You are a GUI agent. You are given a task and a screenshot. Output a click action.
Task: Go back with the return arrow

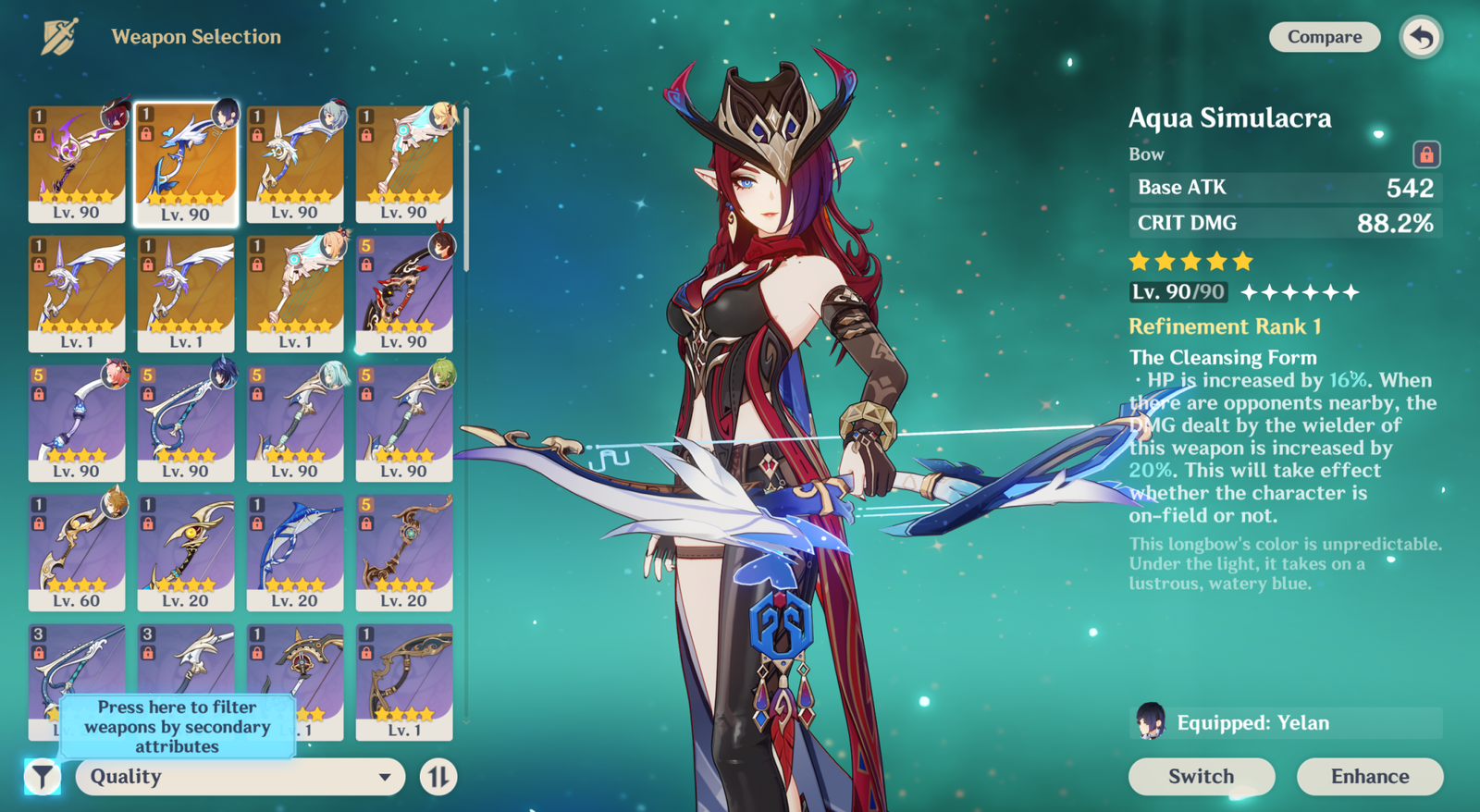pyautogui.click(x=1422, y=38)
